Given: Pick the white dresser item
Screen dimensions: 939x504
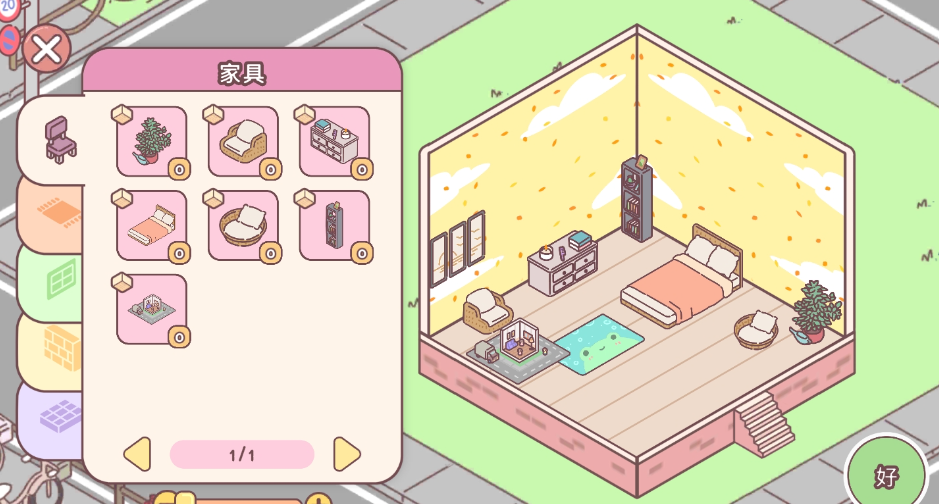Looking at the screenshot, I should pos(334,141).
